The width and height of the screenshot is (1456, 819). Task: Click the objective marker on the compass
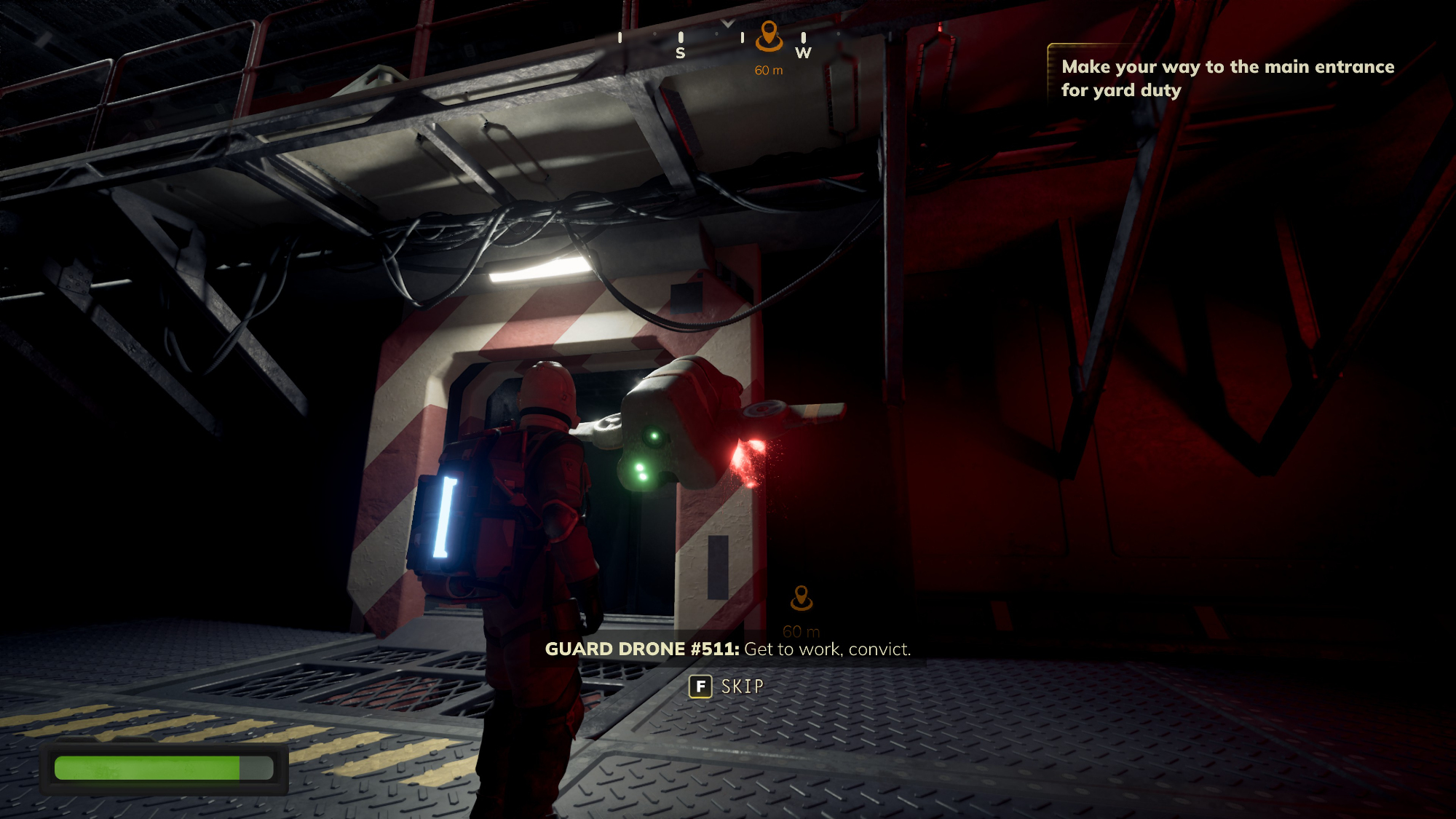[x=769, y=36]
